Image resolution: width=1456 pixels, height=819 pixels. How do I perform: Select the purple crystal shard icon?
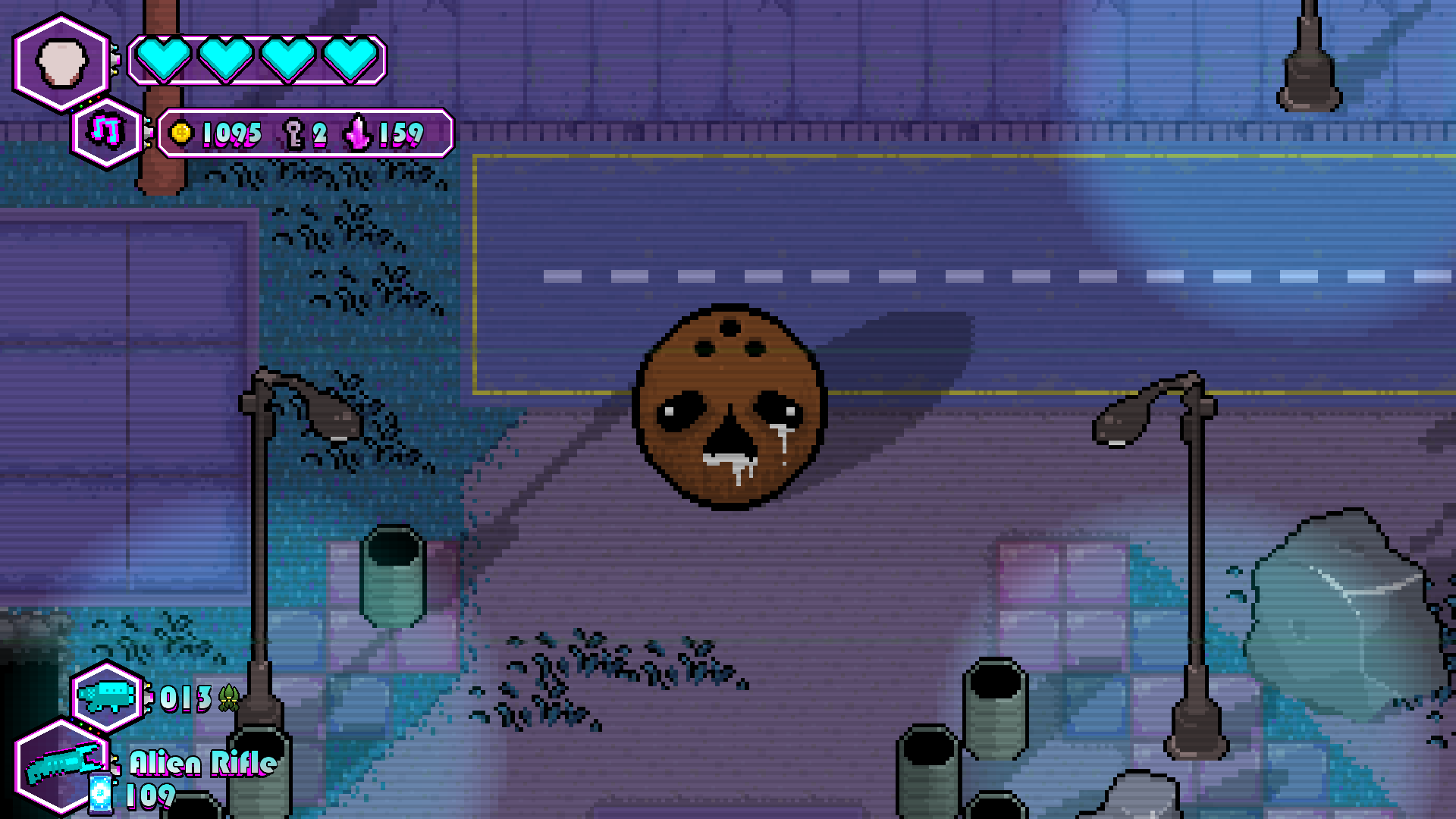pyautogui.click(x=358, y=134)
